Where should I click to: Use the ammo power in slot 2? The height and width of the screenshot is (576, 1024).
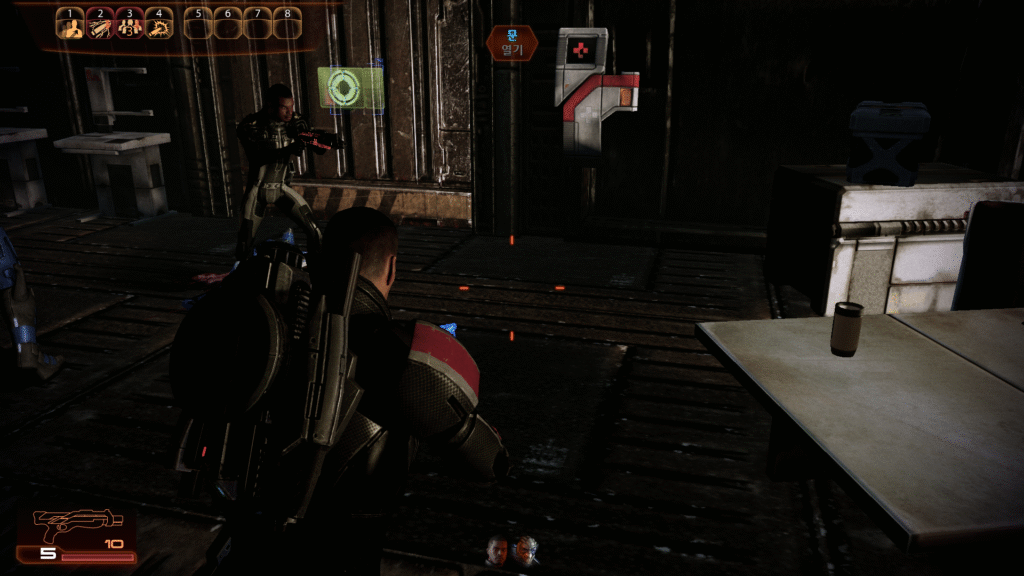[x=99, y=25]
